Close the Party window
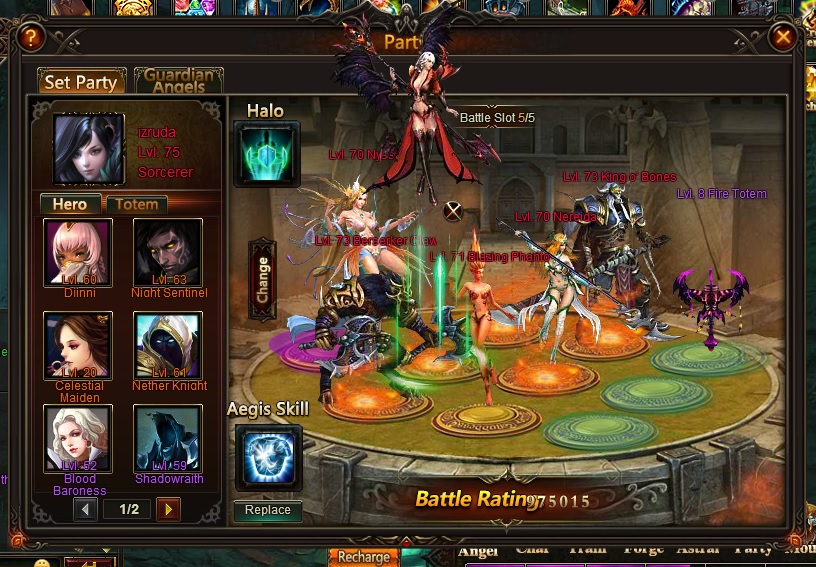Viewport: 816px width, 567px height. 783,38
